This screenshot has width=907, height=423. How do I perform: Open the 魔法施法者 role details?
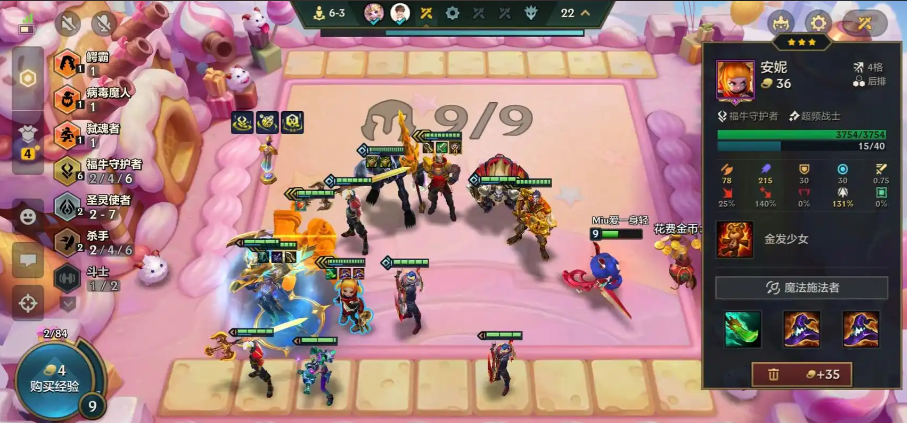(801, 288)
